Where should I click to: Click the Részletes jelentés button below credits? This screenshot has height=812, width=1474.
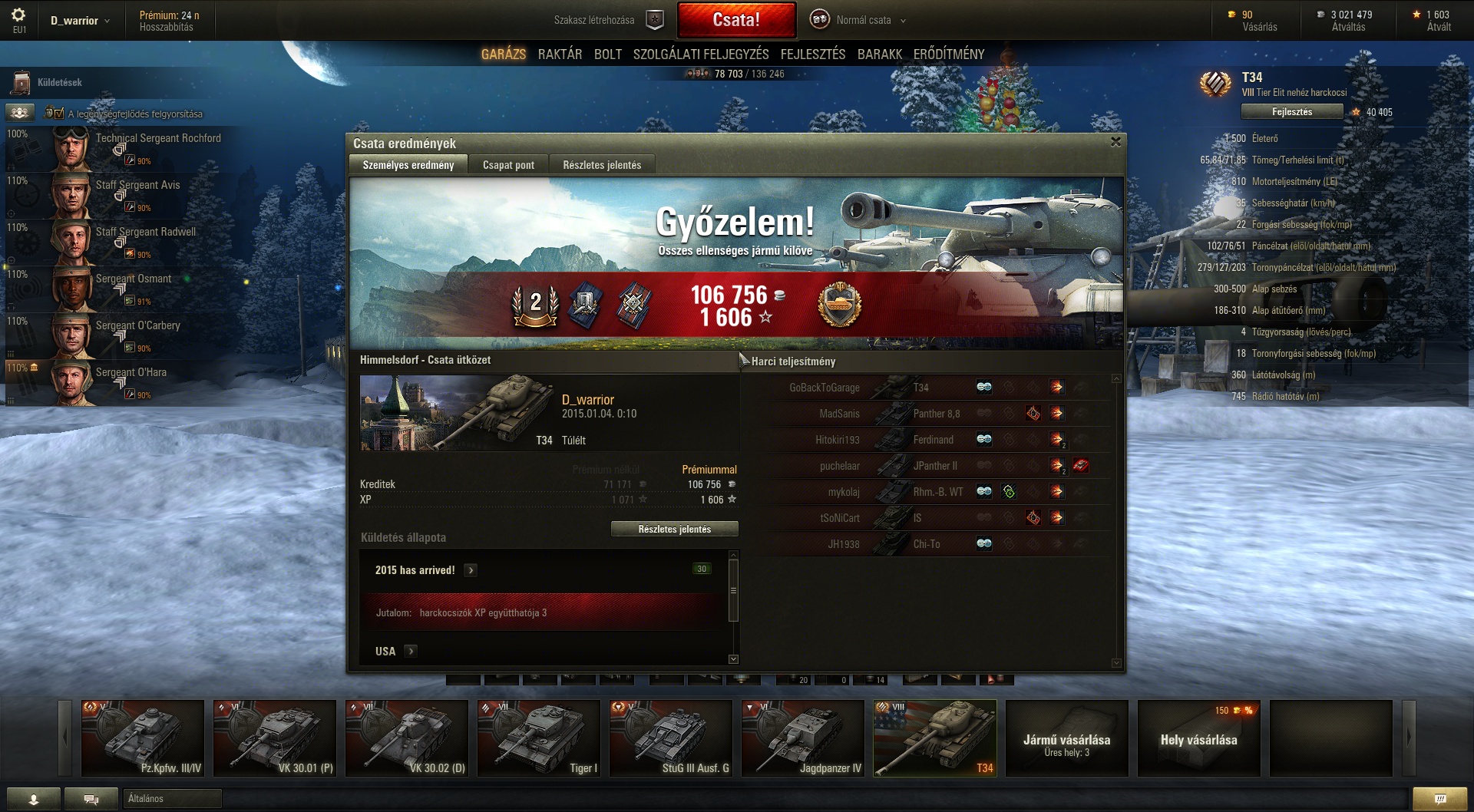(x=674, y=530)
